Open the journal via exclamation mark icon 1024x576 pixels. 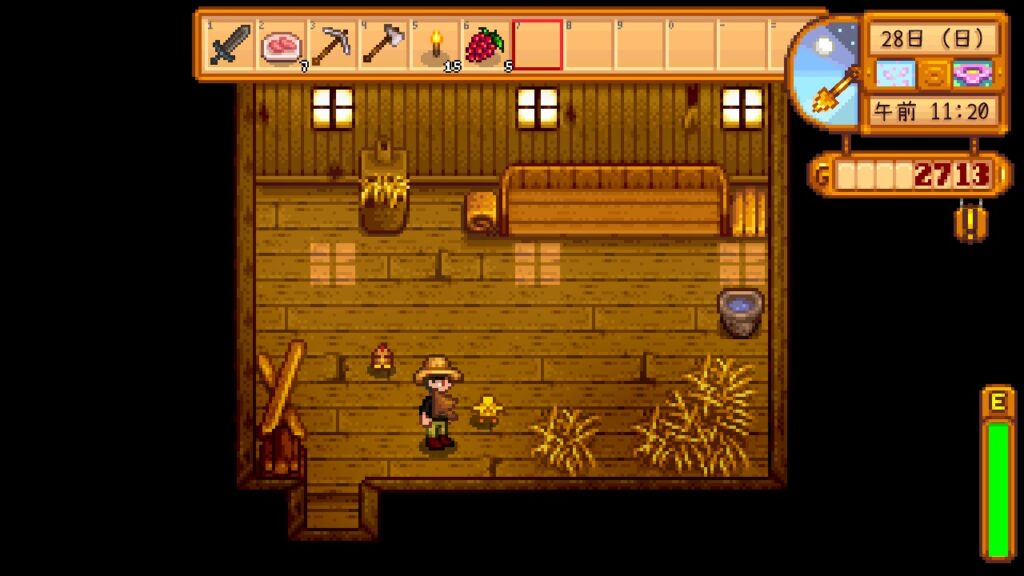coord(966,220)
